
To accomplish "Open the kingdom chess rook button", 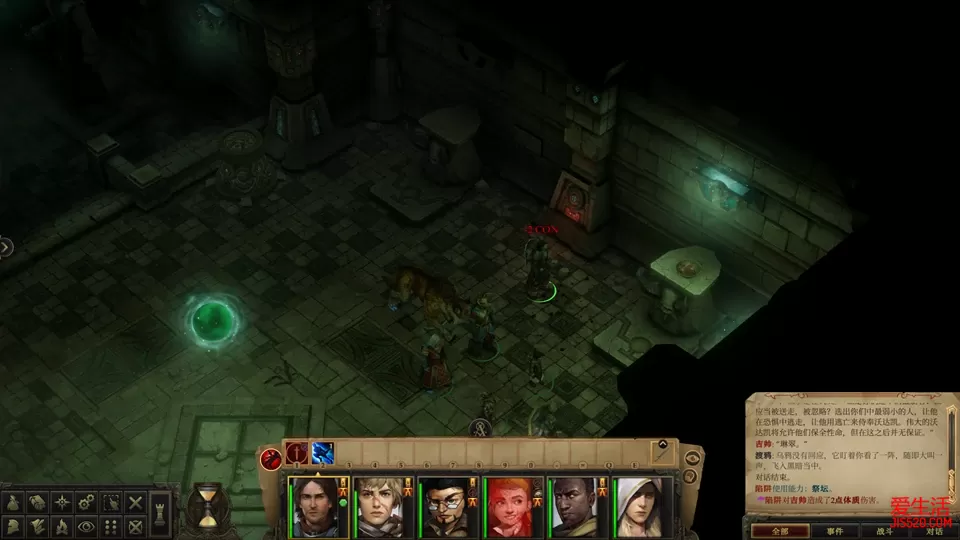I will click(x=160, y=514).
